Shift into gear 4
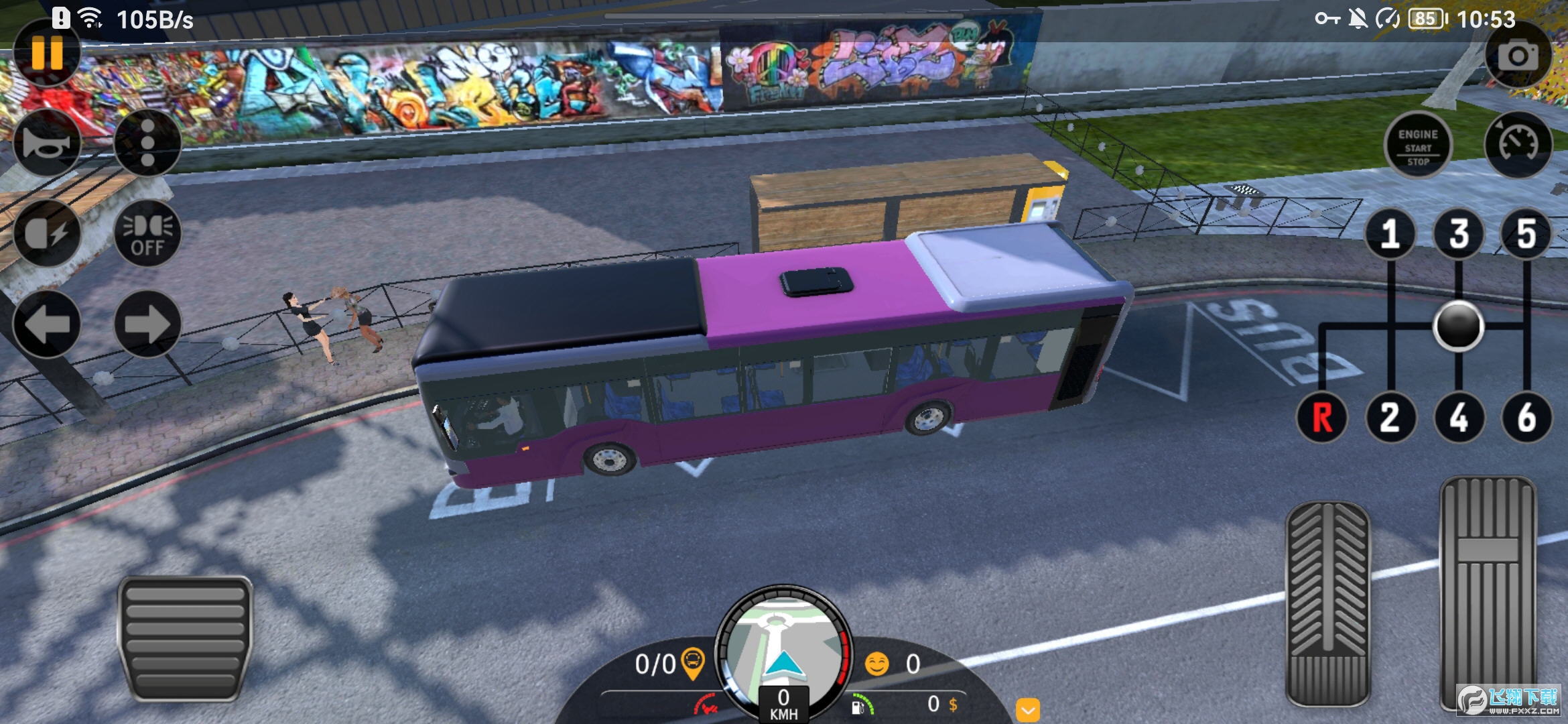This screenshot has height=724, width=1568. (1459, 417)
